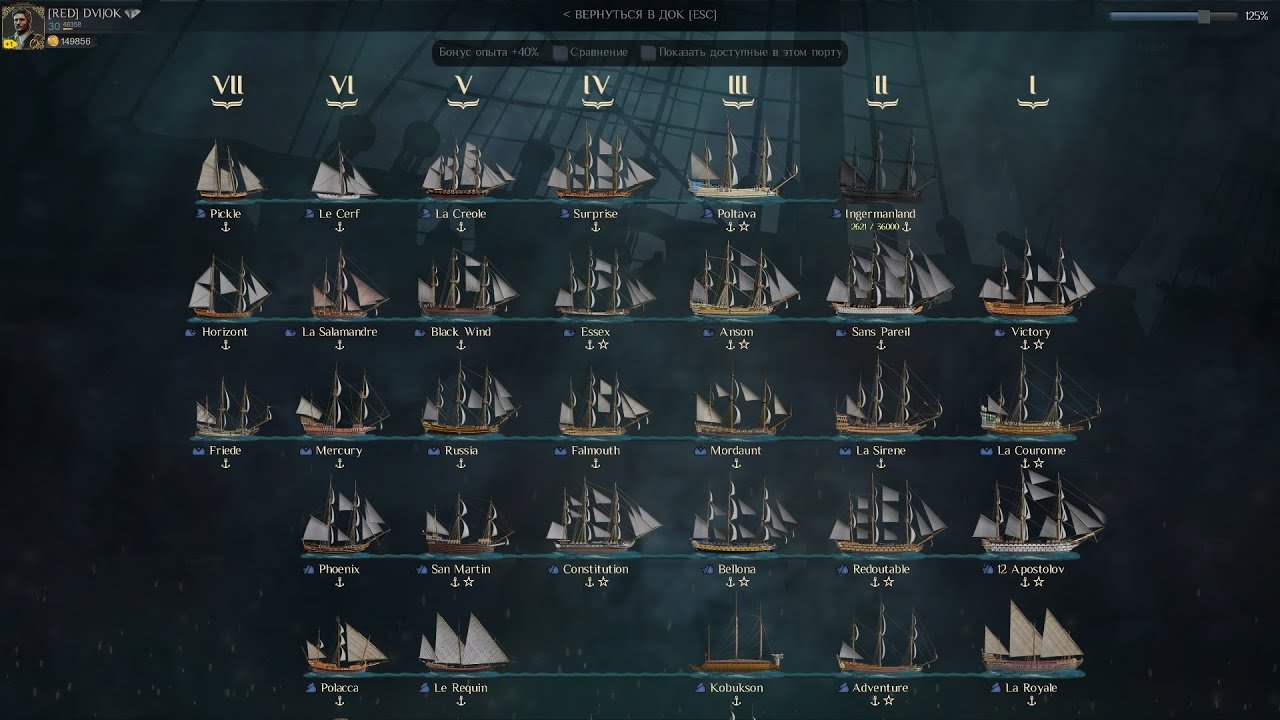Select the Poltava ship
This screenshot has width=1280, height=720.
[738, 165]
